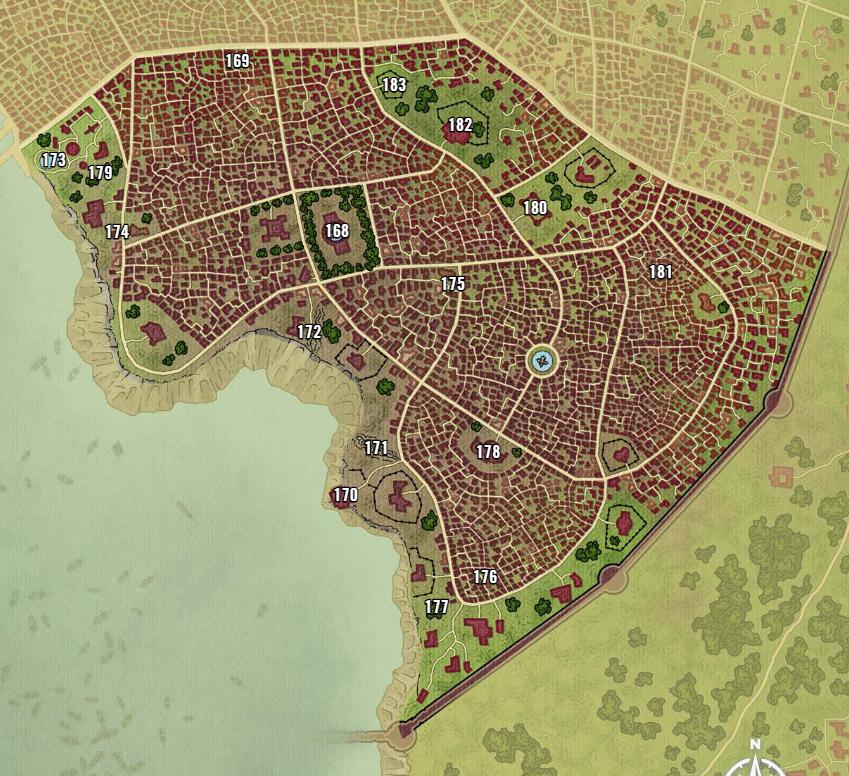Image resolution: width=849 pixels, height=776 pixels.
Task: Select the marker labeled 179
Action: [100, 173]
